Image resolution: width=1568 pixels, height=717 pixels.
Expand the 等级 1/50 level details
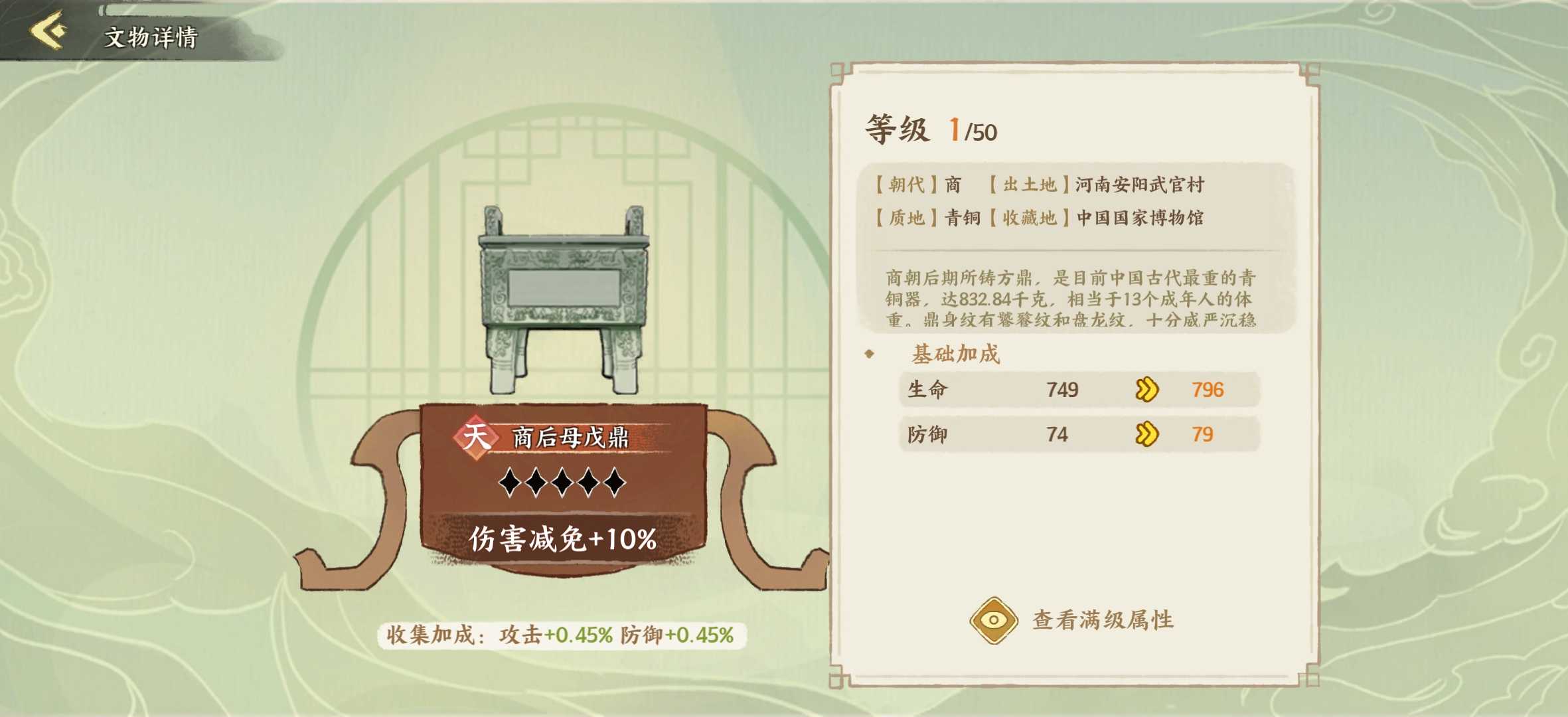point(929,128)
